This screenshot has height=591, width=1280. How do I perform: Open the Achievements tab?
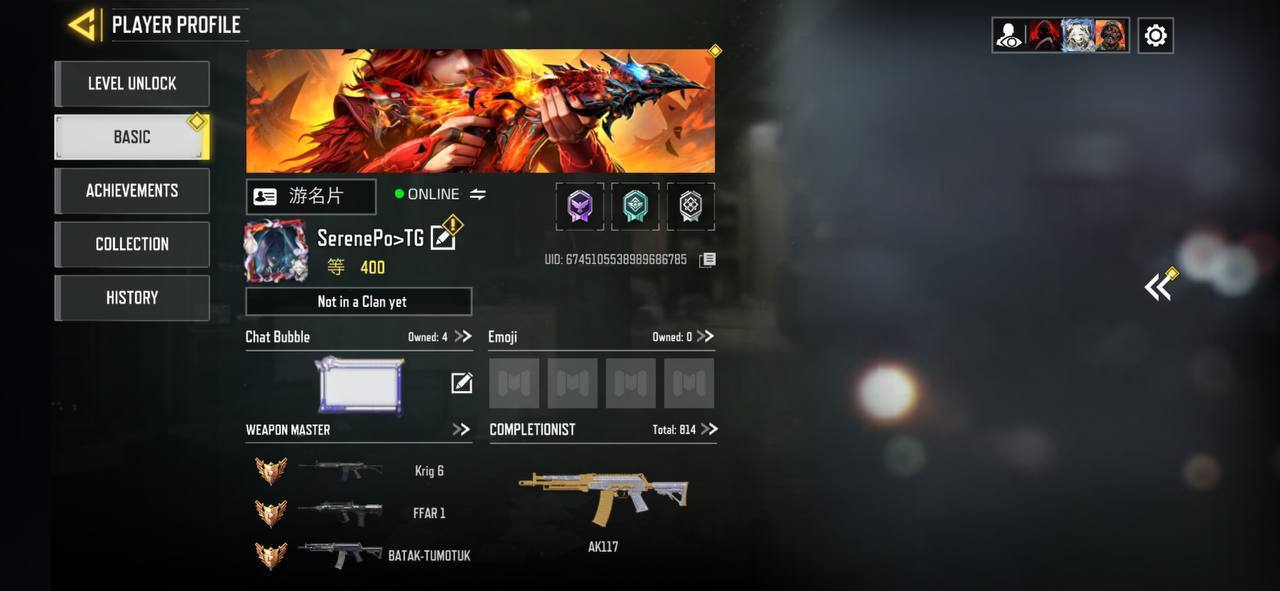click(132, 191)
